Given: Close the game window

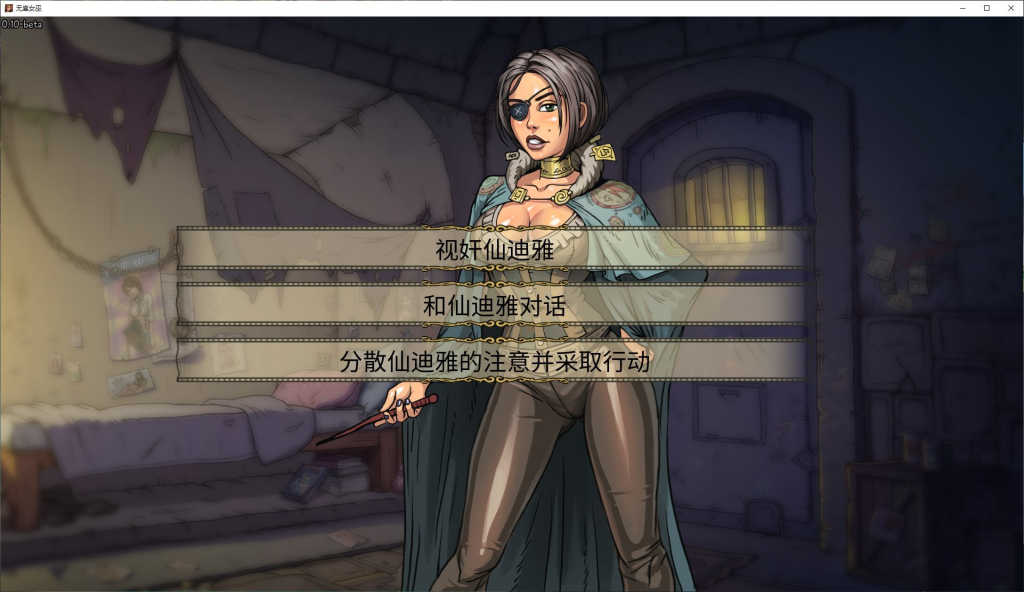Looking at the screenshot, I should pos(1010,7).
